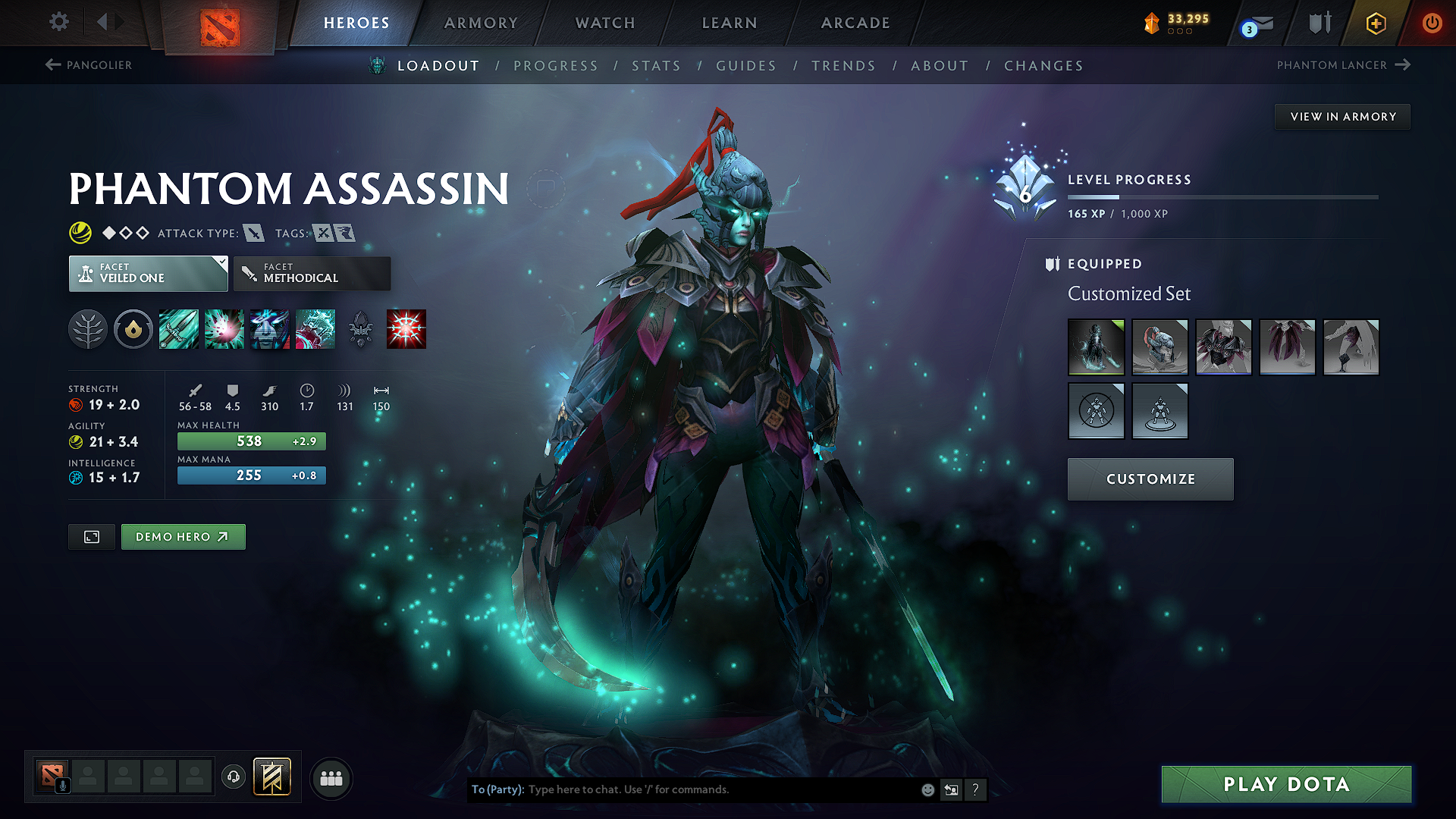Screen dimensions: 1456x819
Task: Open Phantom Assassin's talent tree icon
Action: [x=88, y=328]
